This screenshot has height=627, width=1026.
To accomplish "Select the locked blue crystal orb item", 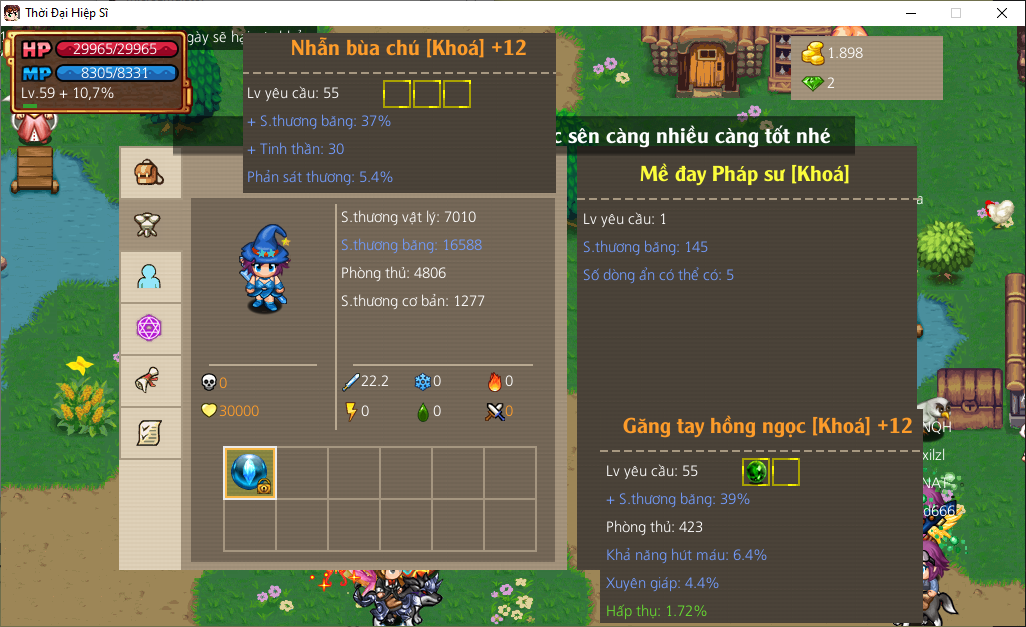I will tap(250, 472).
